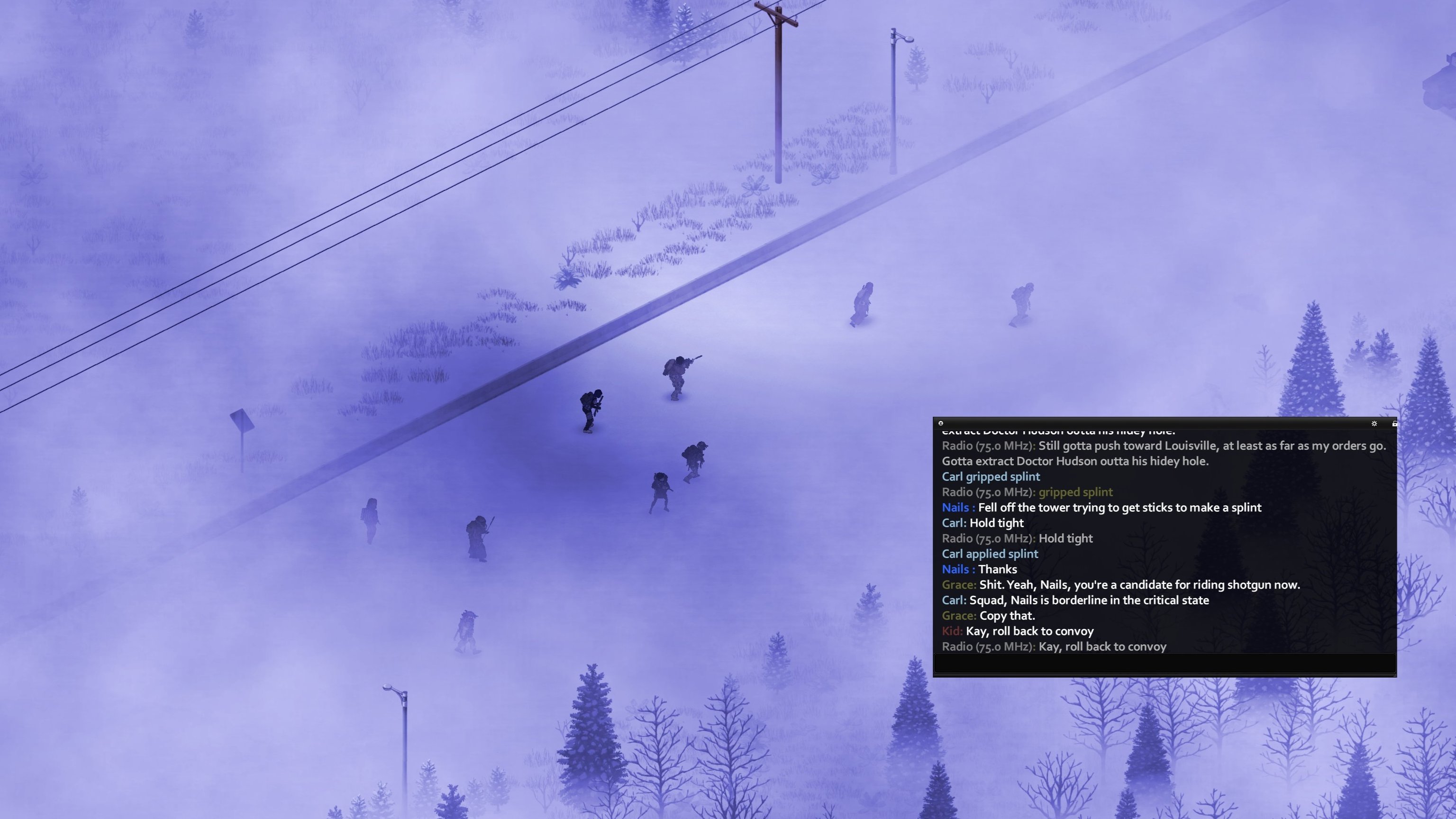Focus the chat message input box

coord(1165,664)
